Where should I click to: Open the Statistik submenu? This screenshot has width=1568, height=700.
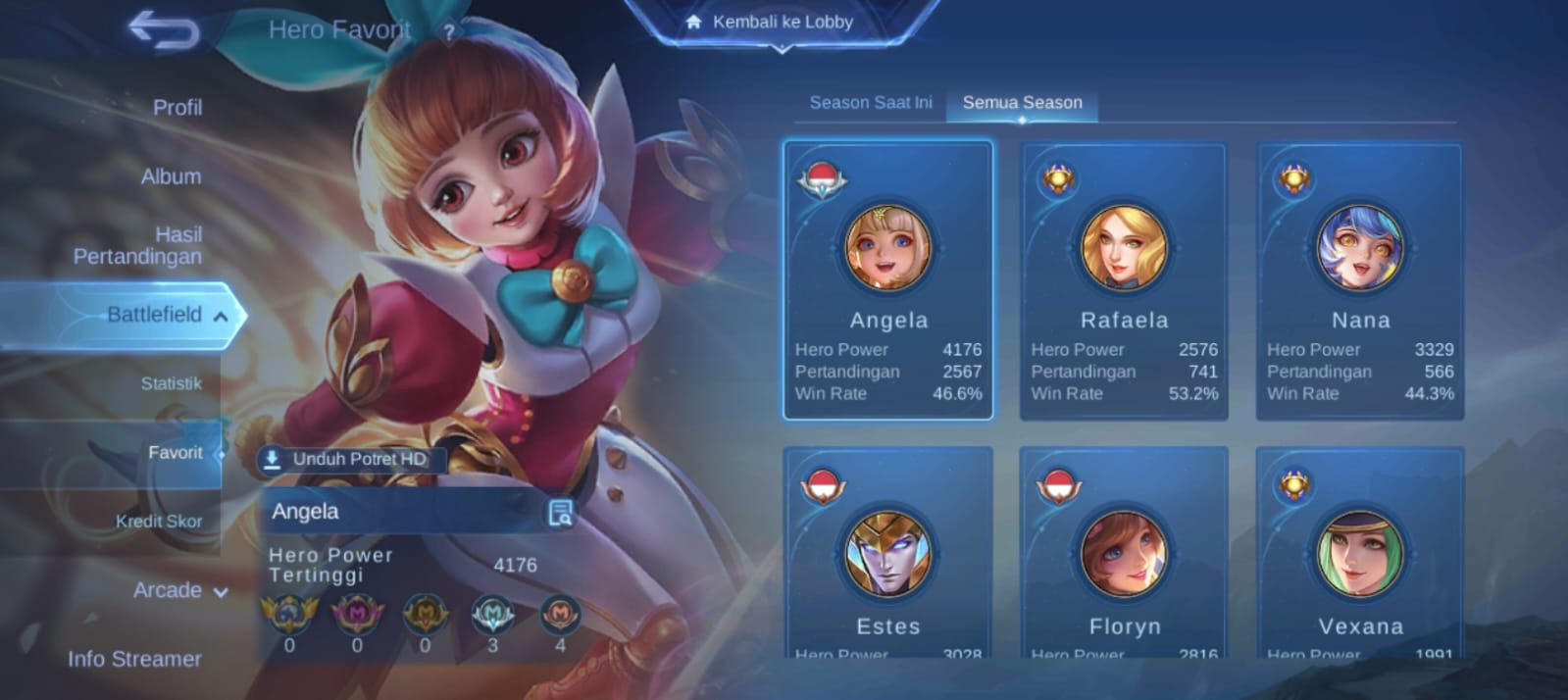[171, 383]
